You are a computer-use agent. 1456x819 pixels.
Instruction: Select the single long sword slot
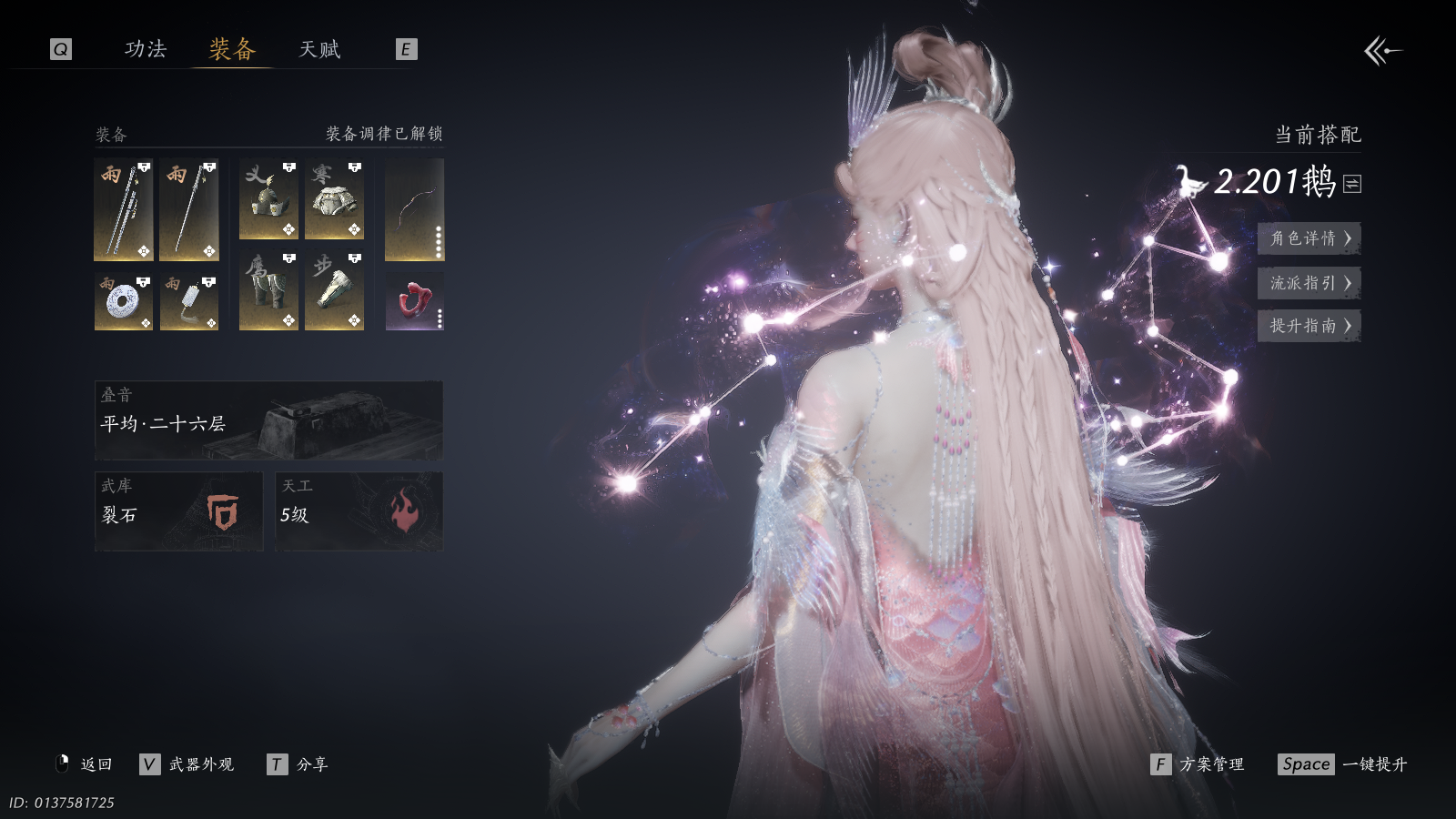[x=189, y=210]
